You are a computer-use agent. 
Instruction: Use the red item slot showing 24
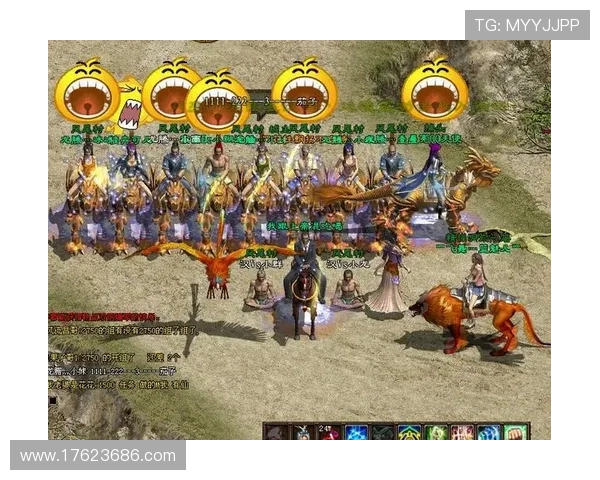click(328, 433)
